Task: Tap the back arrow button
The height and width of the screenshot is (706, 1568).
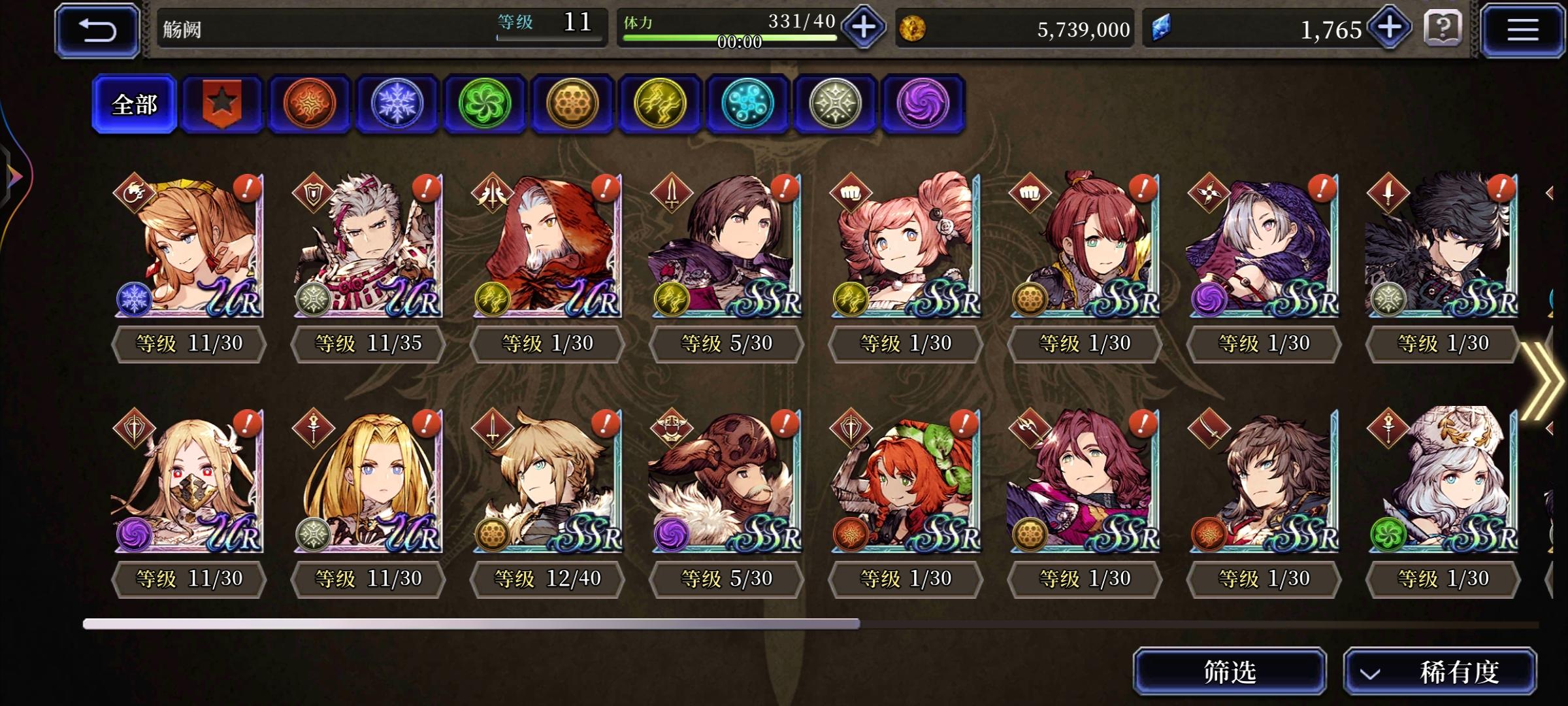Action: click(x=97, y=29)
